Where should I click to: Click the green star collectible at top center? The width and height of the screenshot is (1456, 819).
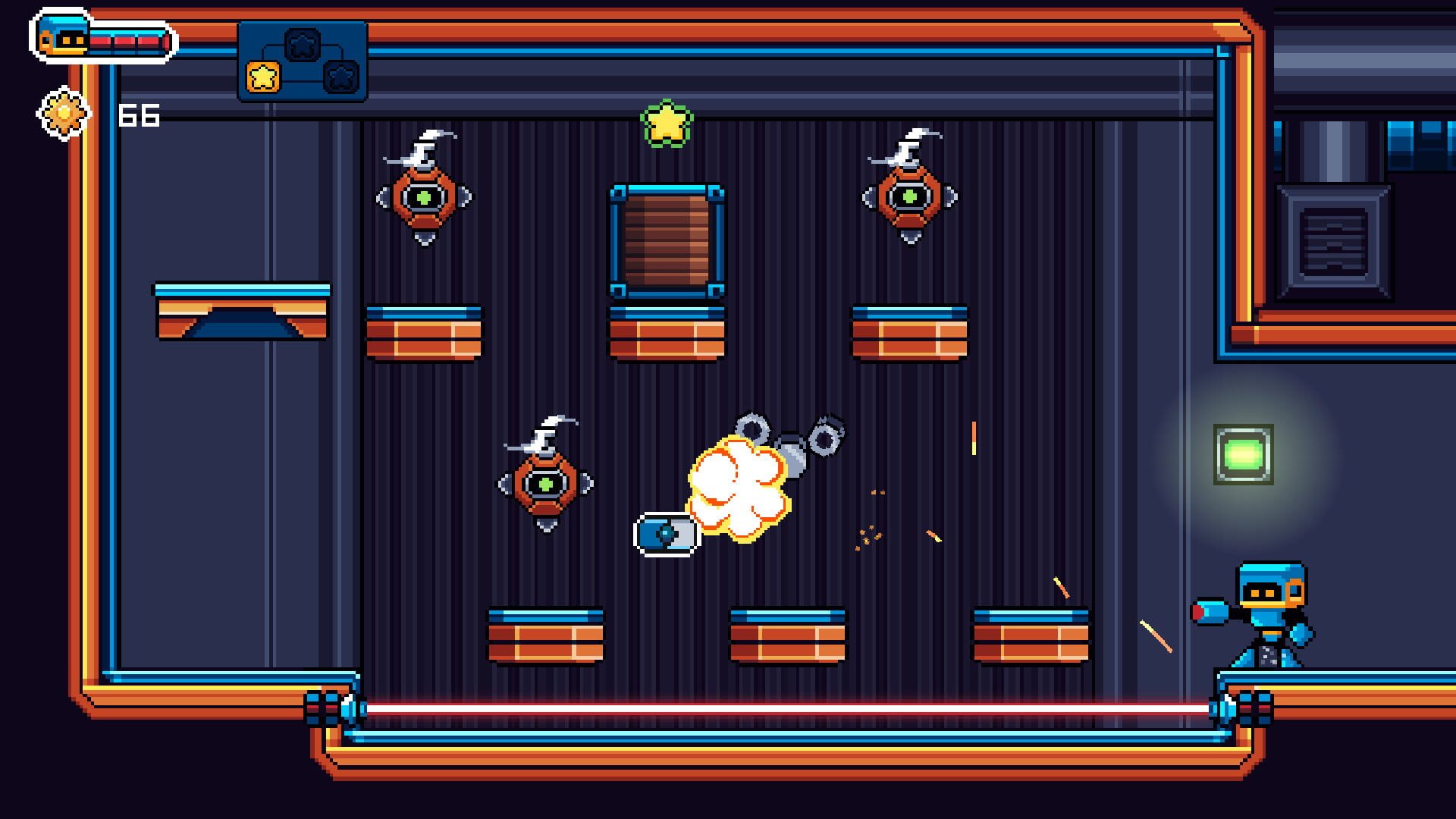click(666, 124)
